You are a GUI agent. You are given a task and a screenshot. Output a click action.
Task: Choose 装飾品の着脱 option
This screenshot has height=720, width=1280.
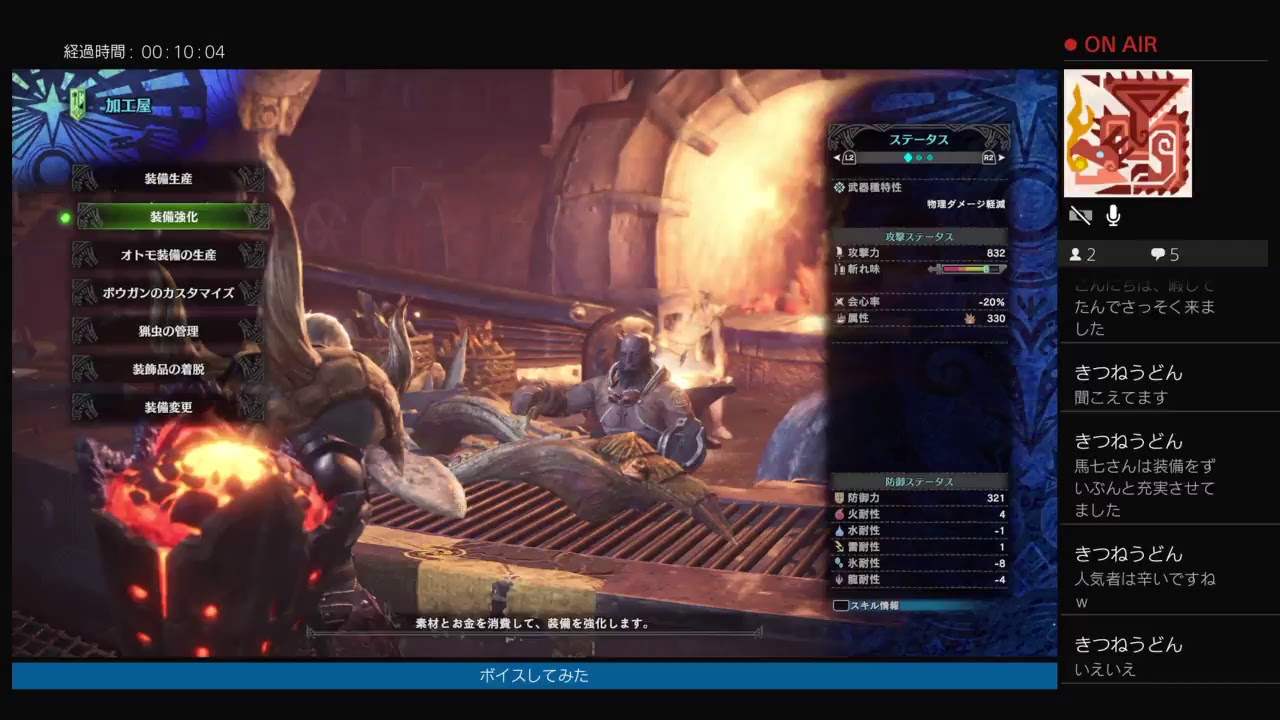[168, 369]
